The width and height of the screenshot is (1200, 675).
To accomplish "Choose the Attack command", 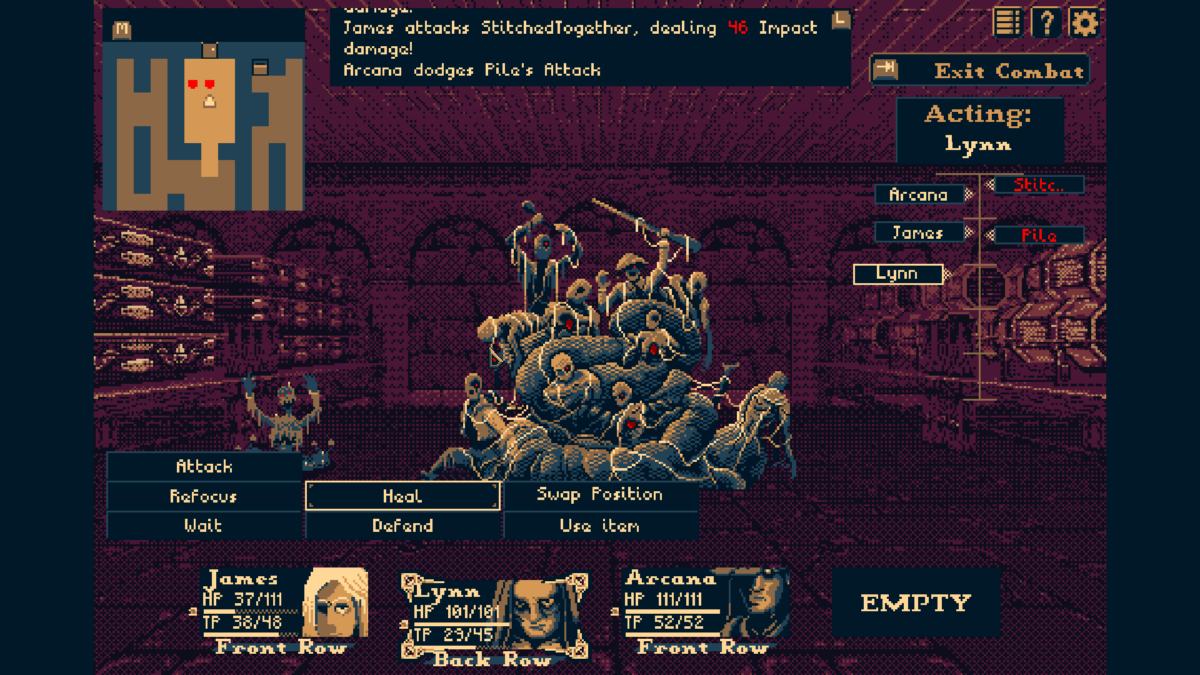I will pos(204,467).
